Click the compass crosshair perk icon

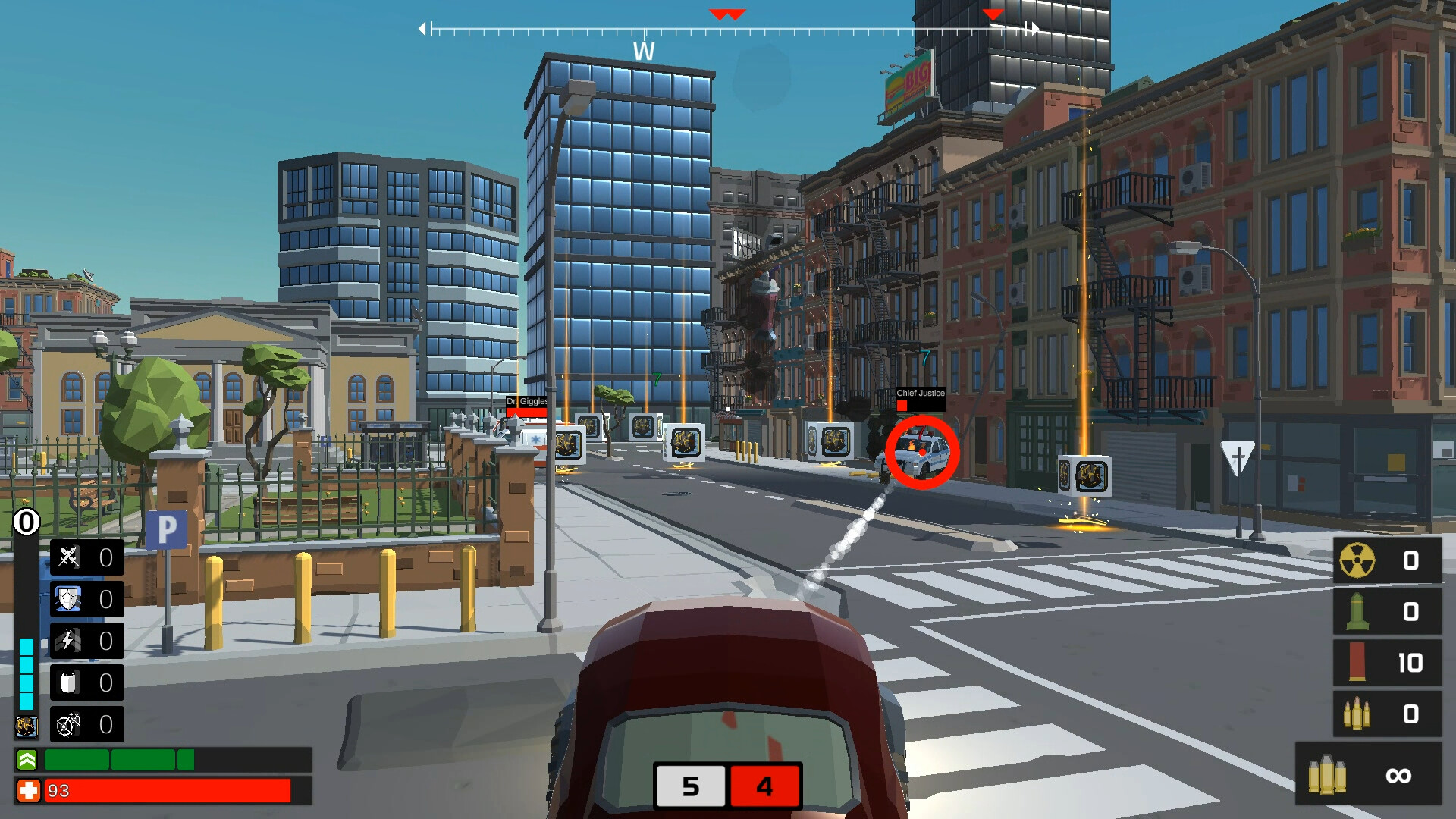click(x=66, y=724)
